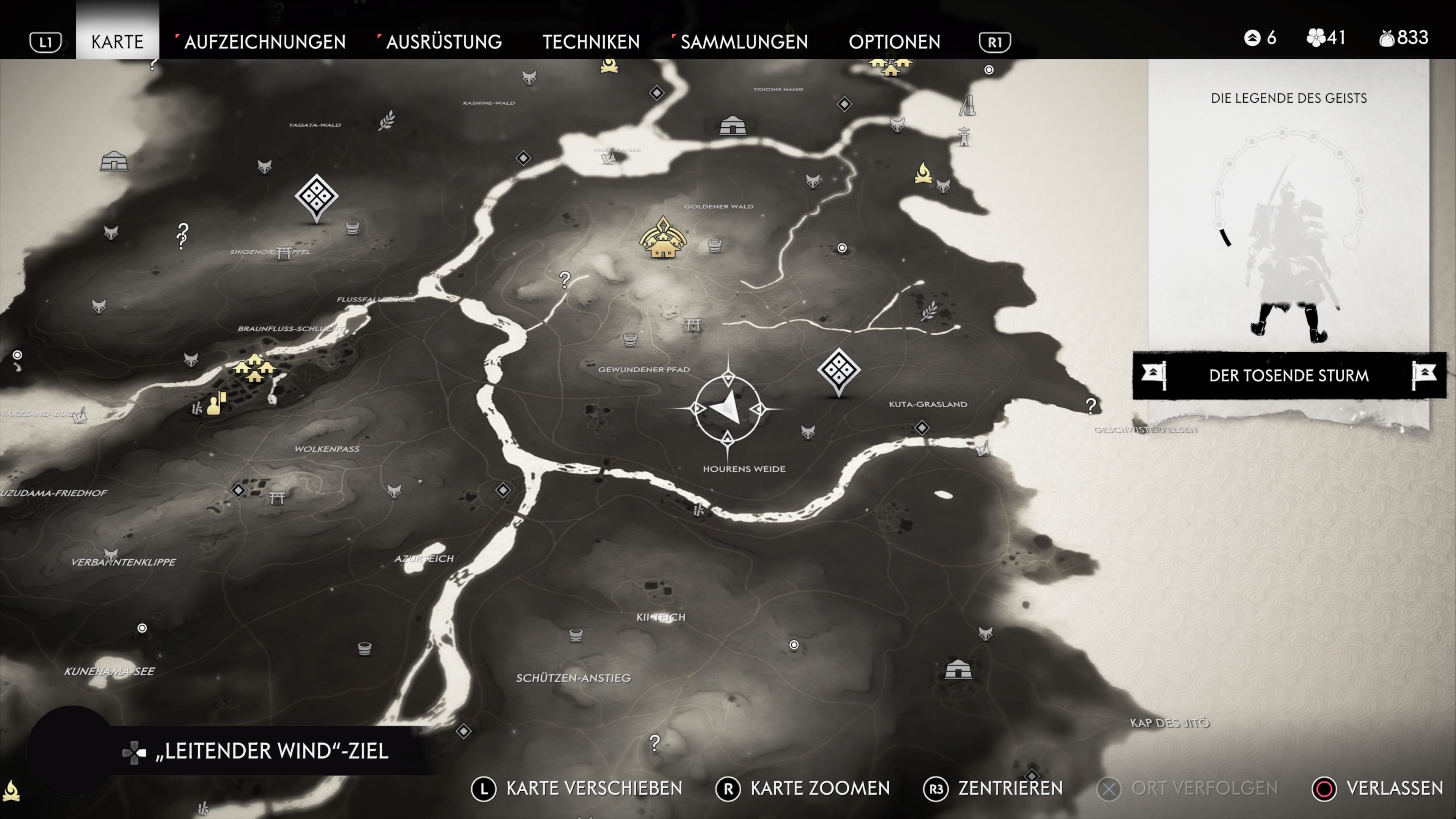1456x819 pixels.
Task: Open the Optionen tab
Action: [x=894, y=41]
